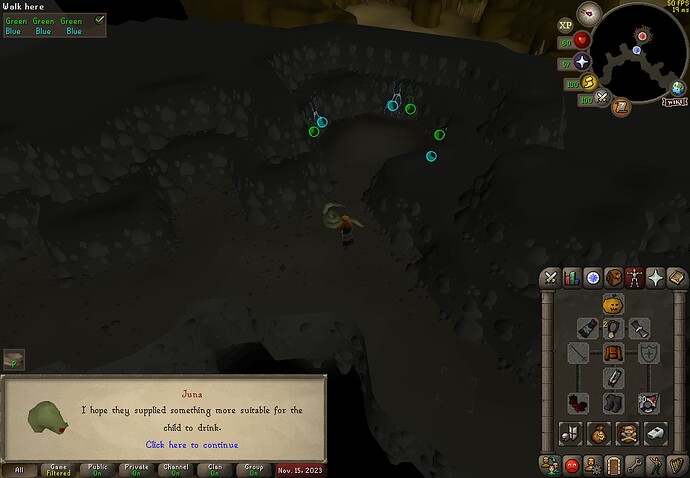
Task: Show the Clan chat tab
Action: coord(212,469)
